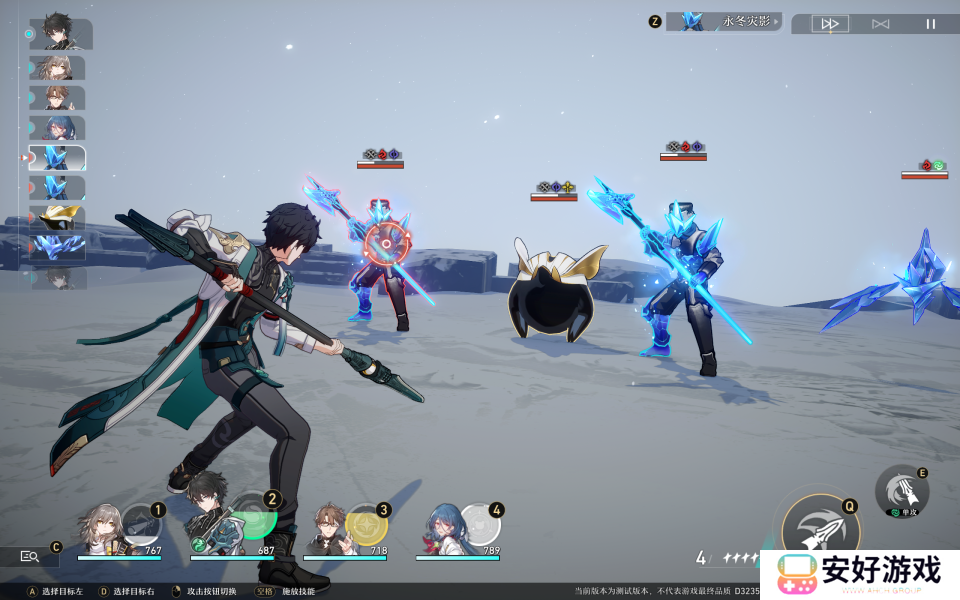Toggle the double-speed battle button
The width and height of the screenshot is (960, 600).
coord(830,24)
